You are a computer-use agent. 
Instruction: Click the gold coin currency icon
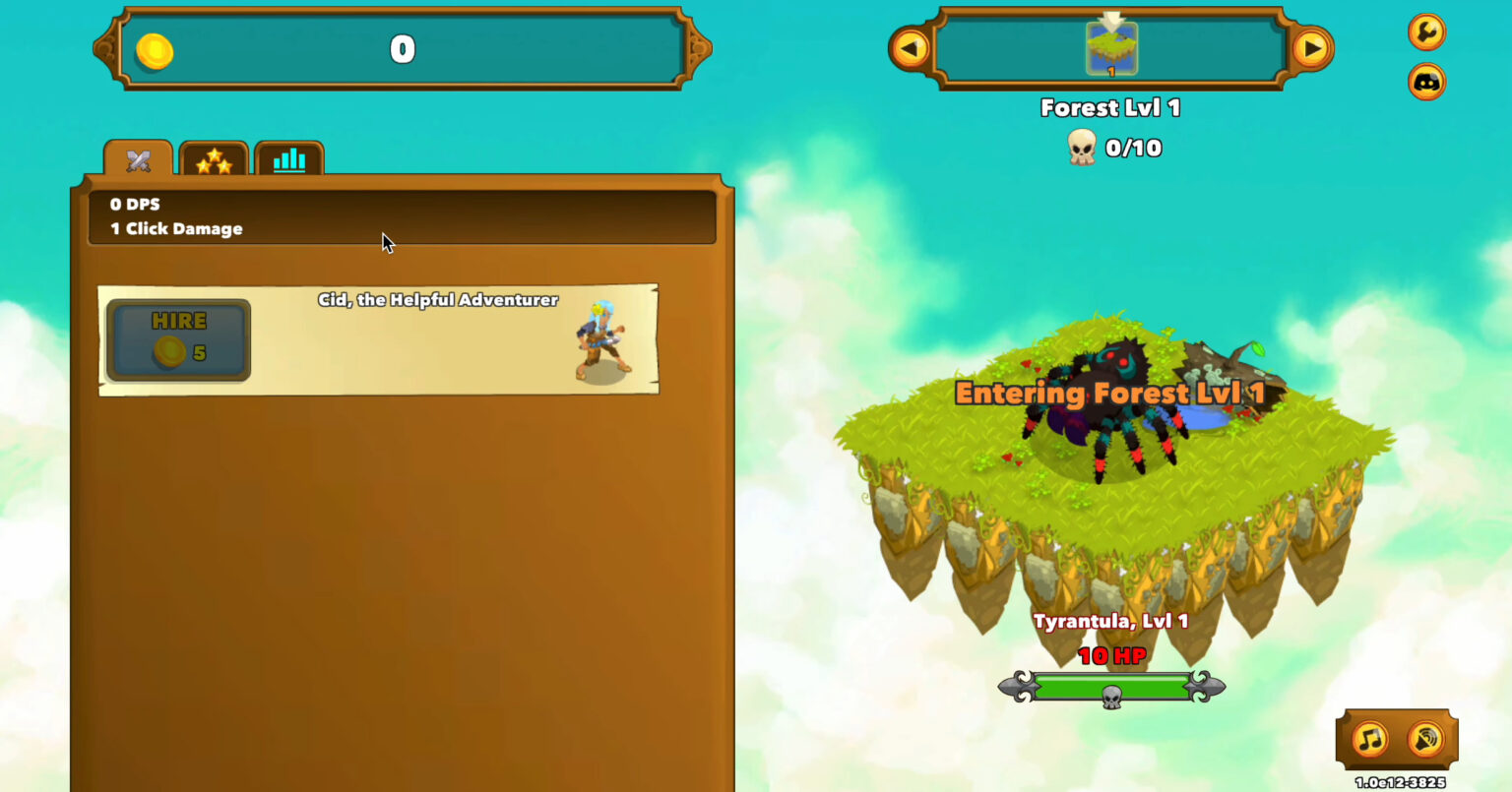point(157,49)
